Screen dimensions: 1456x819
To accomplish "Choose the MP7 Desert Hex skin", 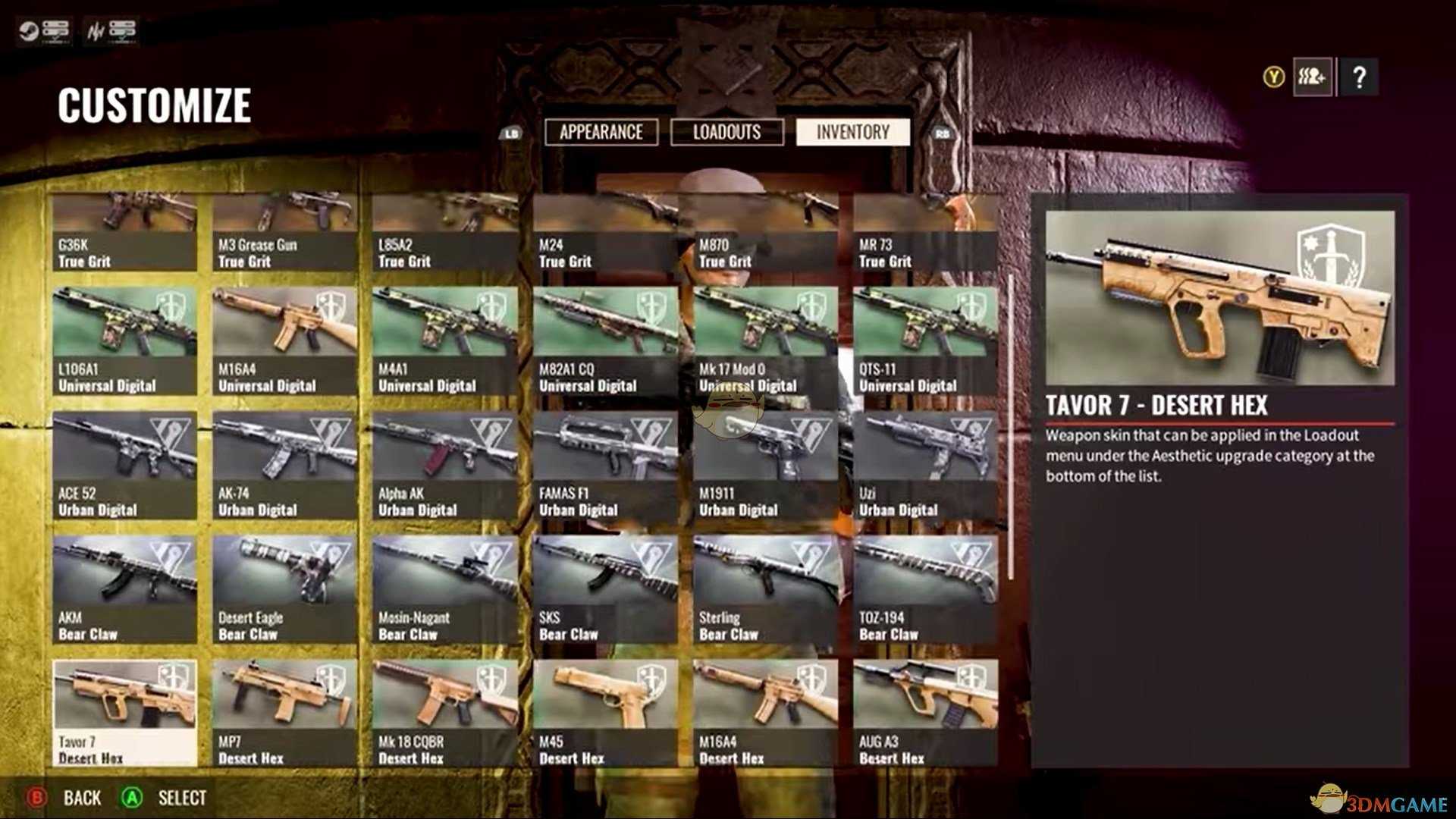I will [x=284, y=711].
